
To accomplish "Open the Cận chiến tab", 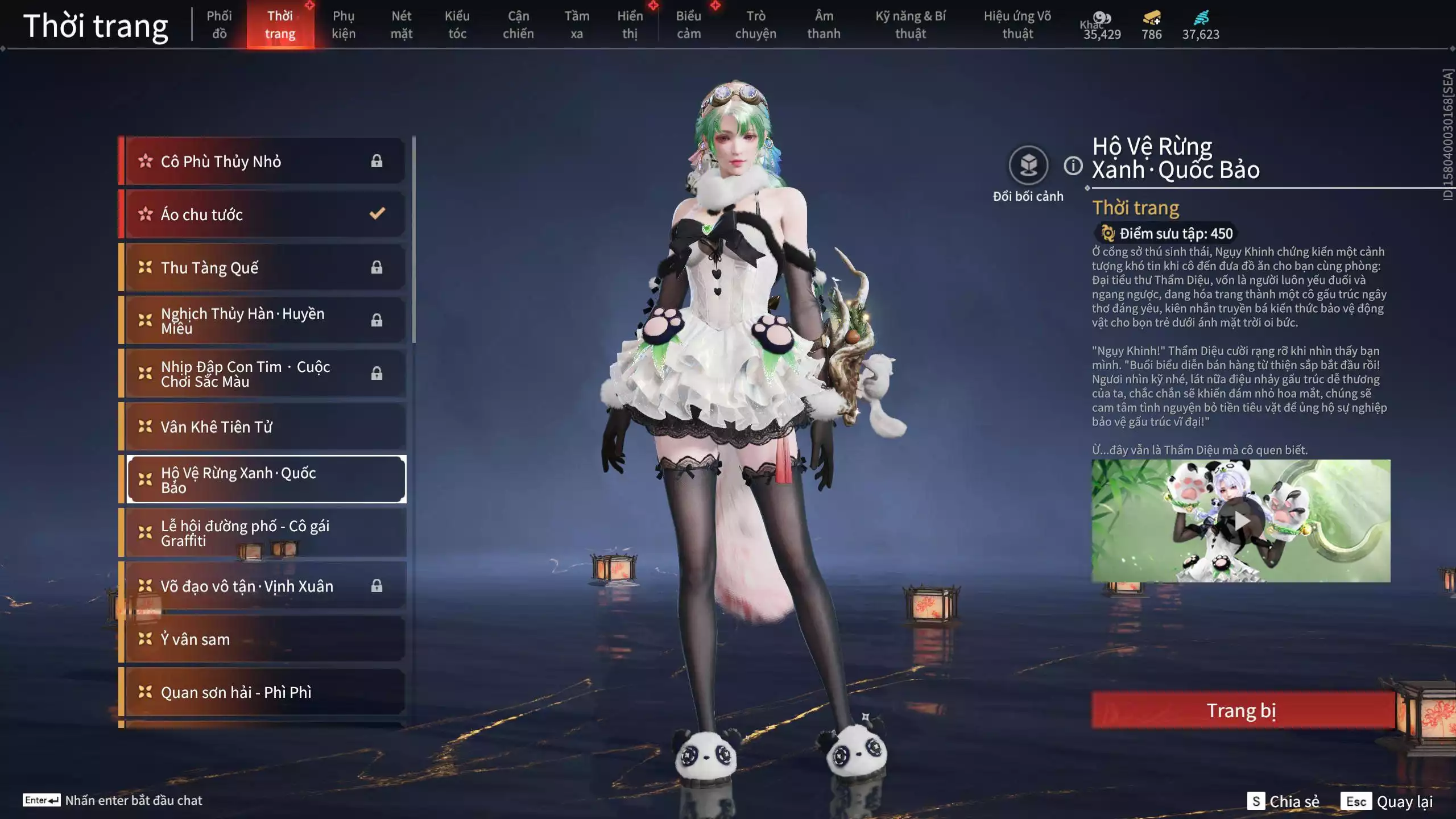I will point(518,25).
